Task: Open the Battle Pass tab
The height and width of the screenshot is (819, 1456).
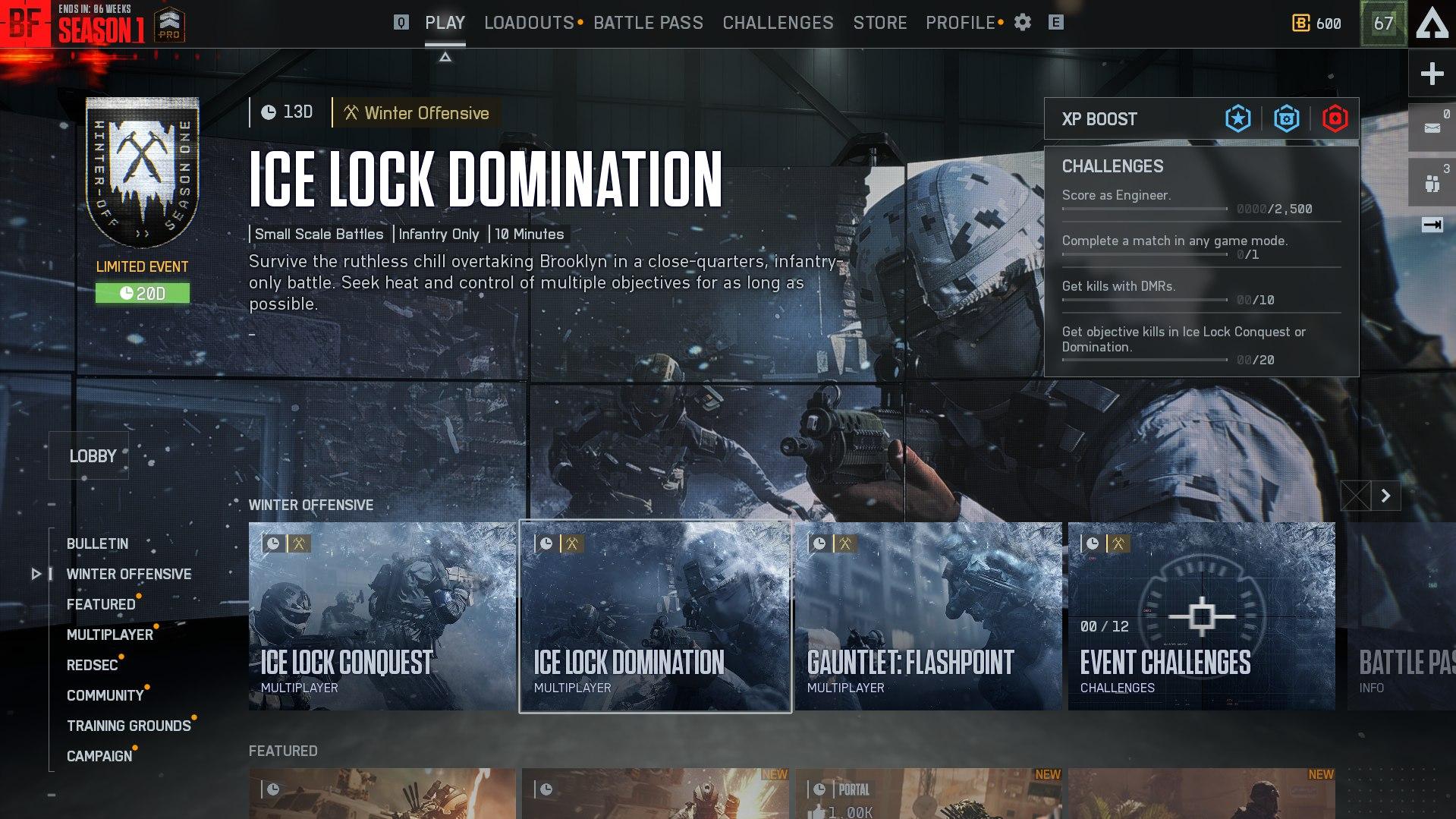Action: [x=648, y=23]
